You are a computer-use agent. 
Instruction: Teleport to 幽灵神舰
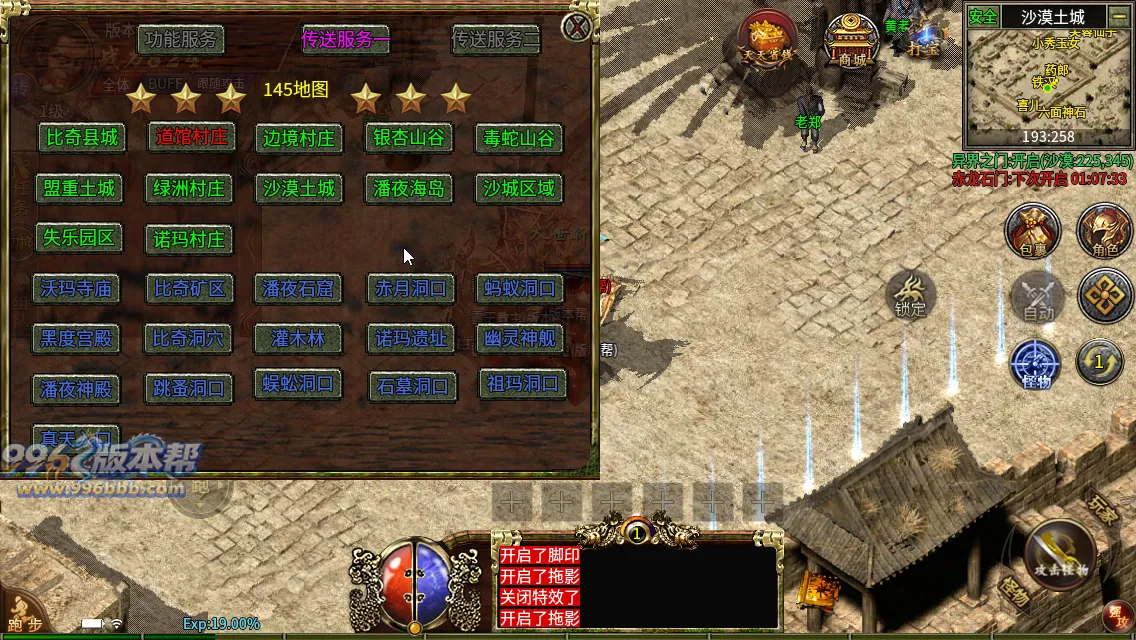pos(519,338)
